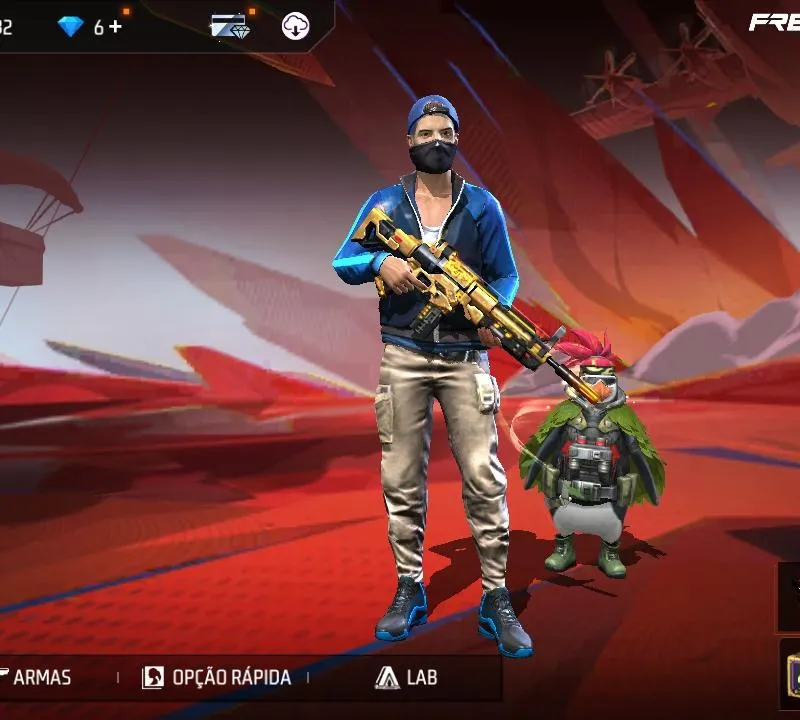800x720 pixels.
Task: Open the purple gold-framed box slot
Action: pos(790,675)
